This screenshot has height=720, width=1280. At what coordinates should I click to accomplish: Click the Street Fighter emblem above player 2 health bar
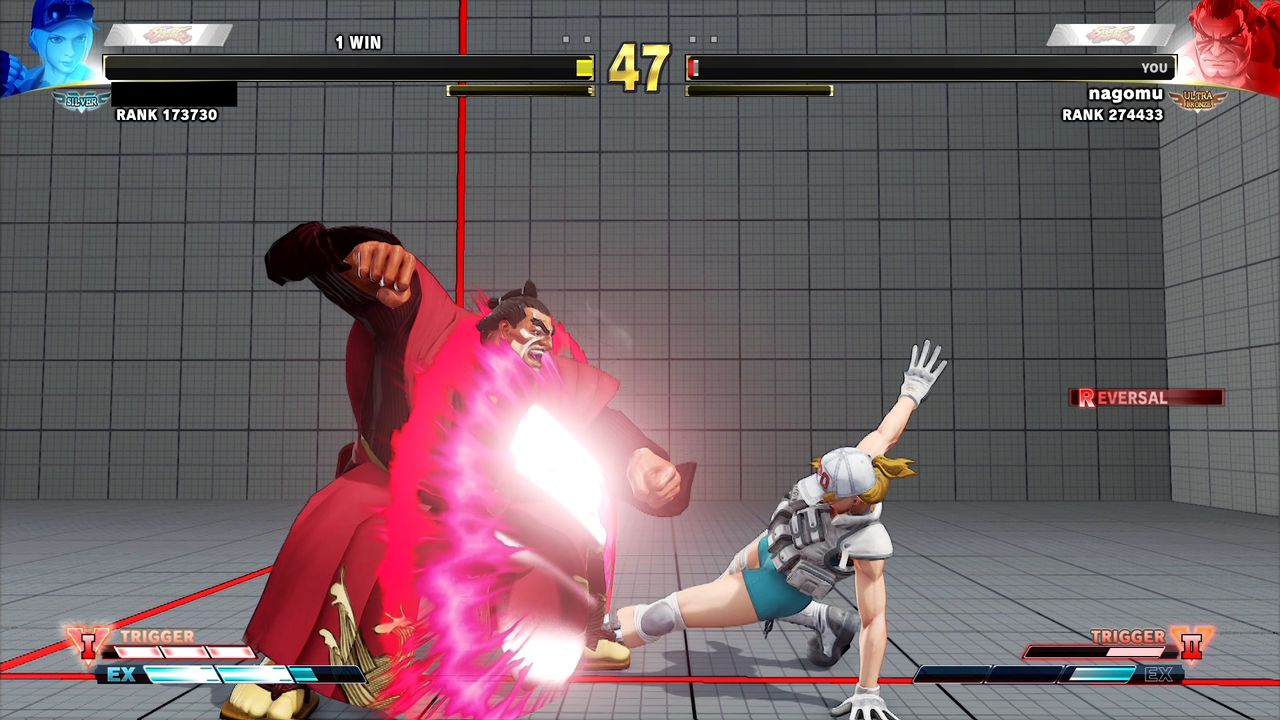pos(1110,32)
